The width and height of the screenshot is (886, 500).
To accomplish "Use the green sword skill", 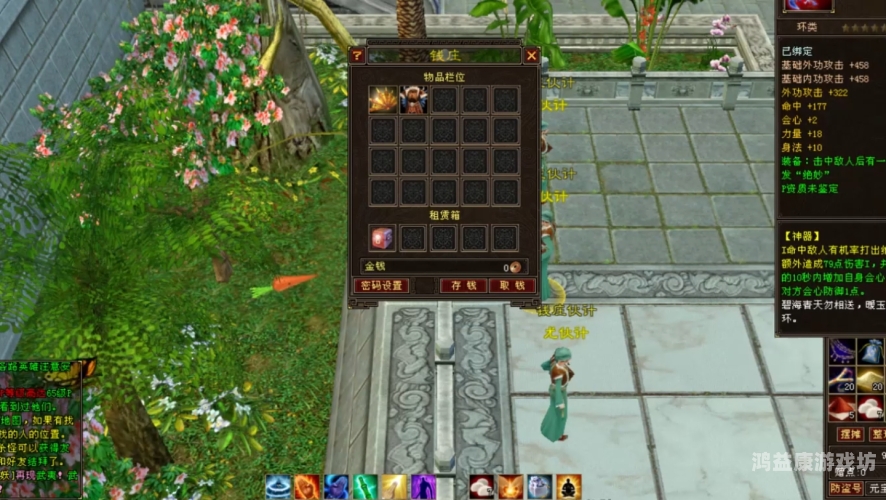I will [365, 487].
